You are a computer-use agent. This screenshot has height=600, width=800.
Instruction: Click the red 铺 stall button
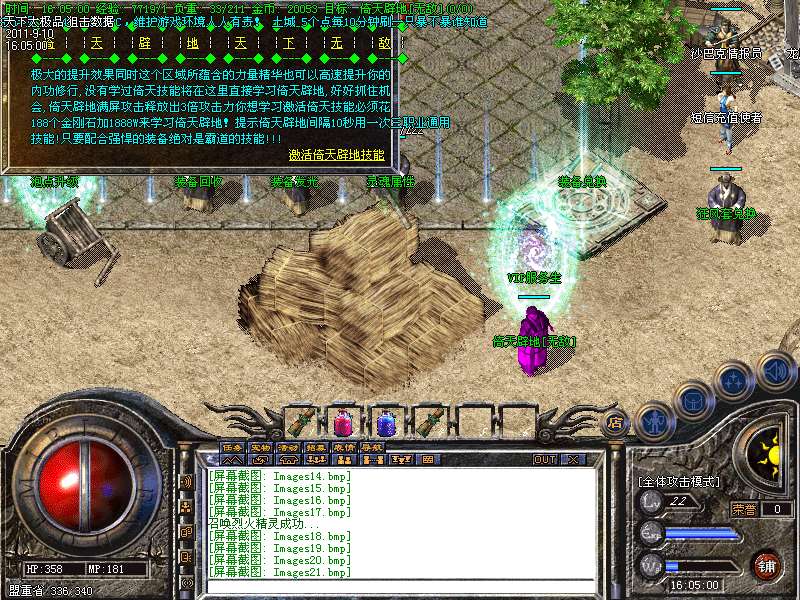767,565
